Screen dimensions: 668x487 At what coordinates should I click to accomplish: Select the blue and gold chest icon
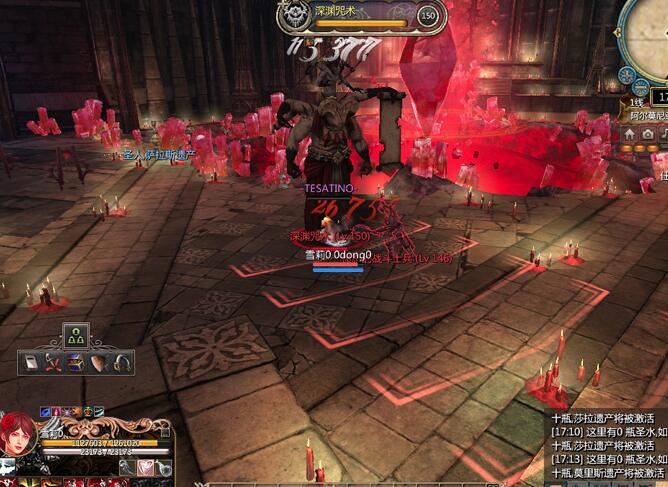point(76,362)
